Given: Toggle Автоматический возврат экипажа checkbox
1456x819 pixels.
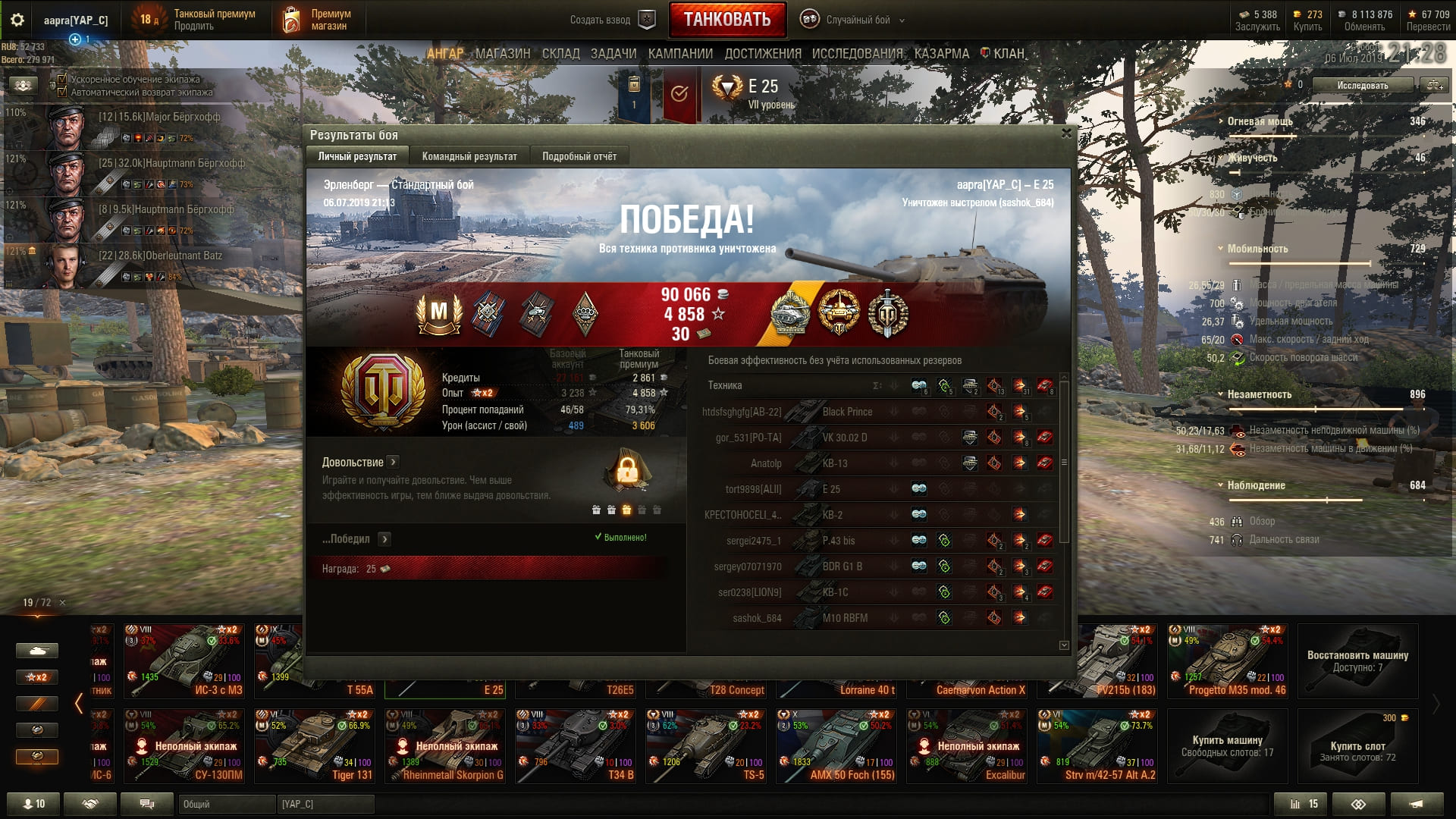Looking at the screenshot, I should pyautogui.click(x=62, y=92).
